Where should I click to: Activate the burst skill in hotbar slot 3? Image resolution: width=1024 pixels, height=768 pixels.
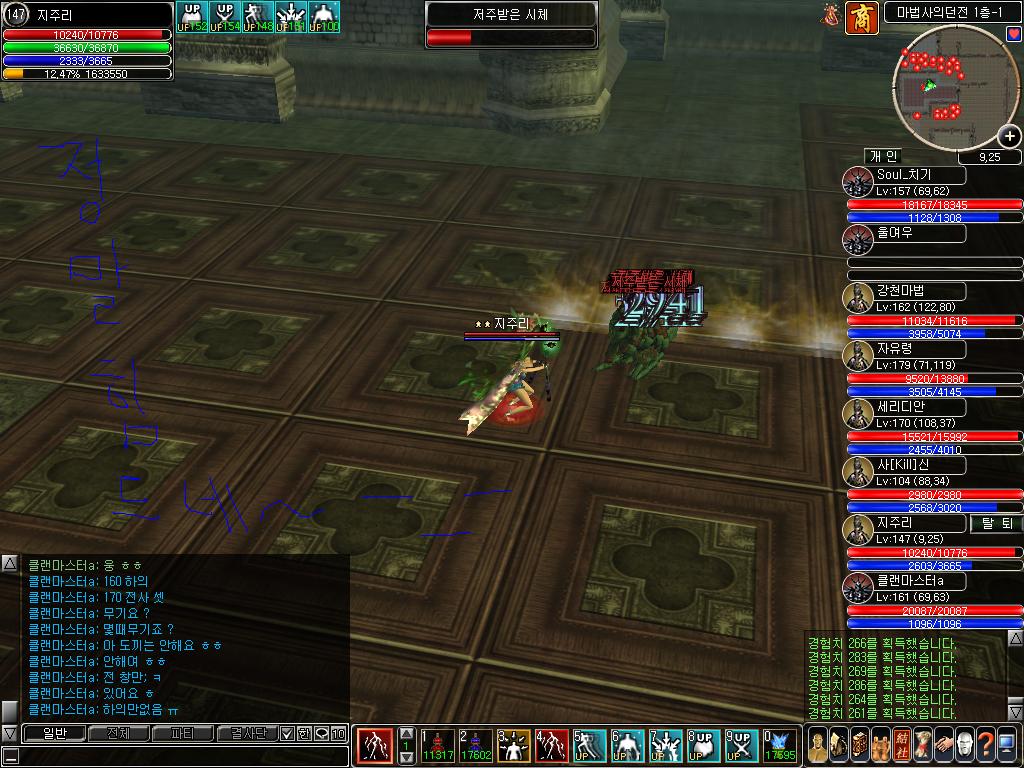point(515,746)
